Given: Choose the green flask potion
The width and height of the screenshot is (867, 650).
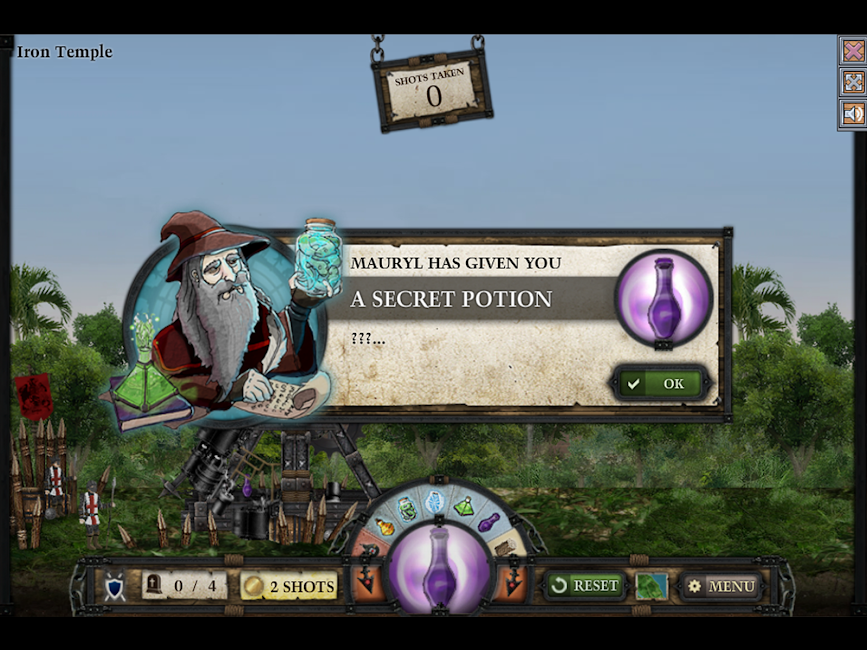Looking at the screenshot, I should click(x=464, y=506).
